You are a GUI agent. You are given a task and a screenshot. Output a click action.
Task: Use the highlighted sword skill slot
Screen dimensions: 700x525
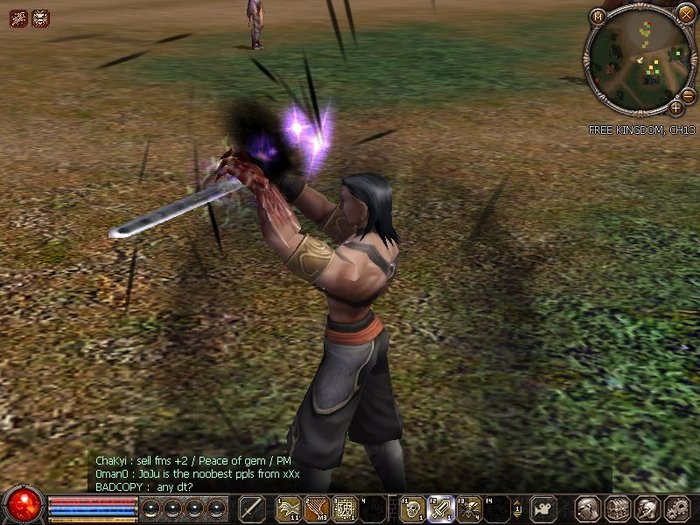(441, 508)
